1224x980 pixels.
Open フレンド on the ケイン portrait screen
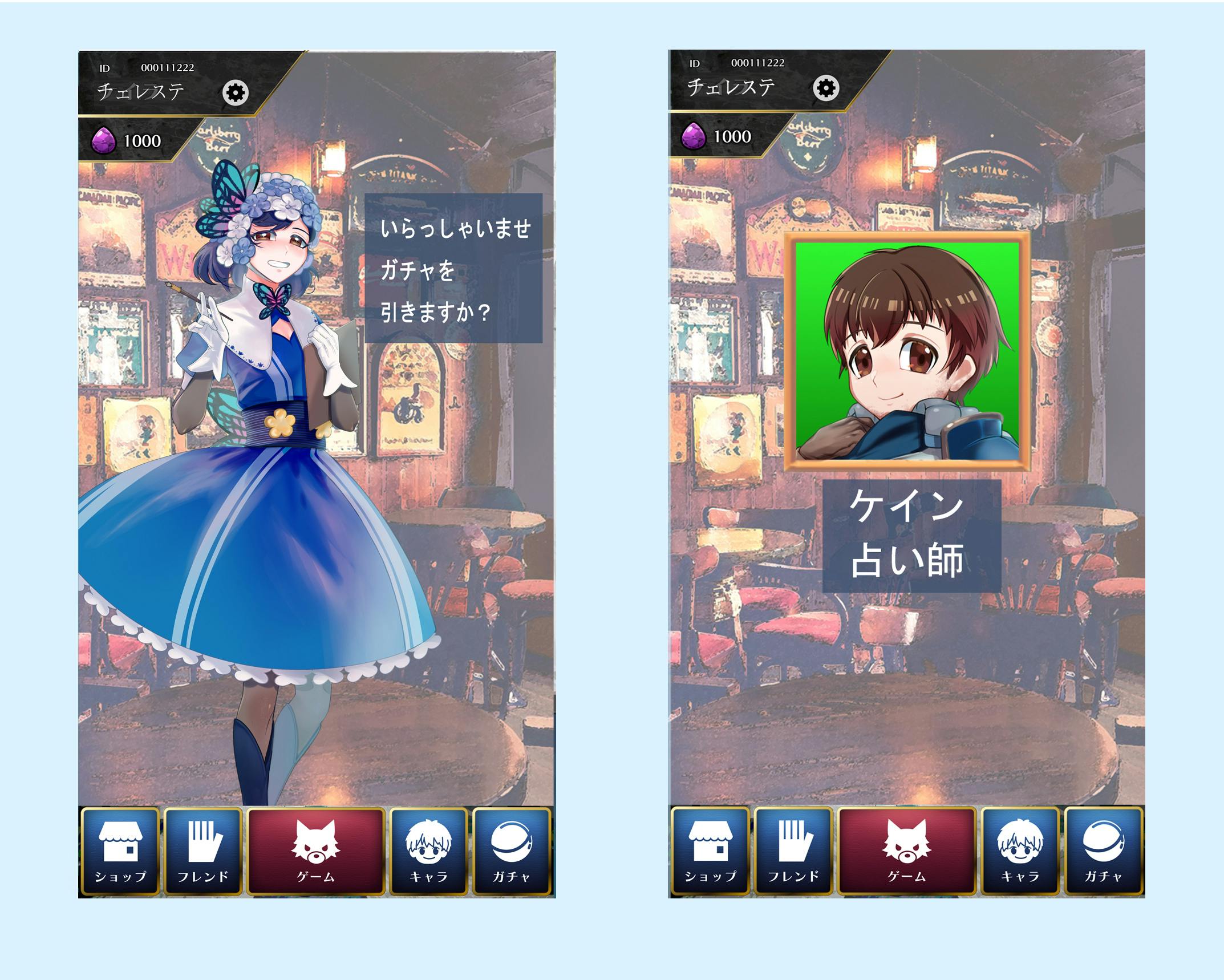point(793,851)
